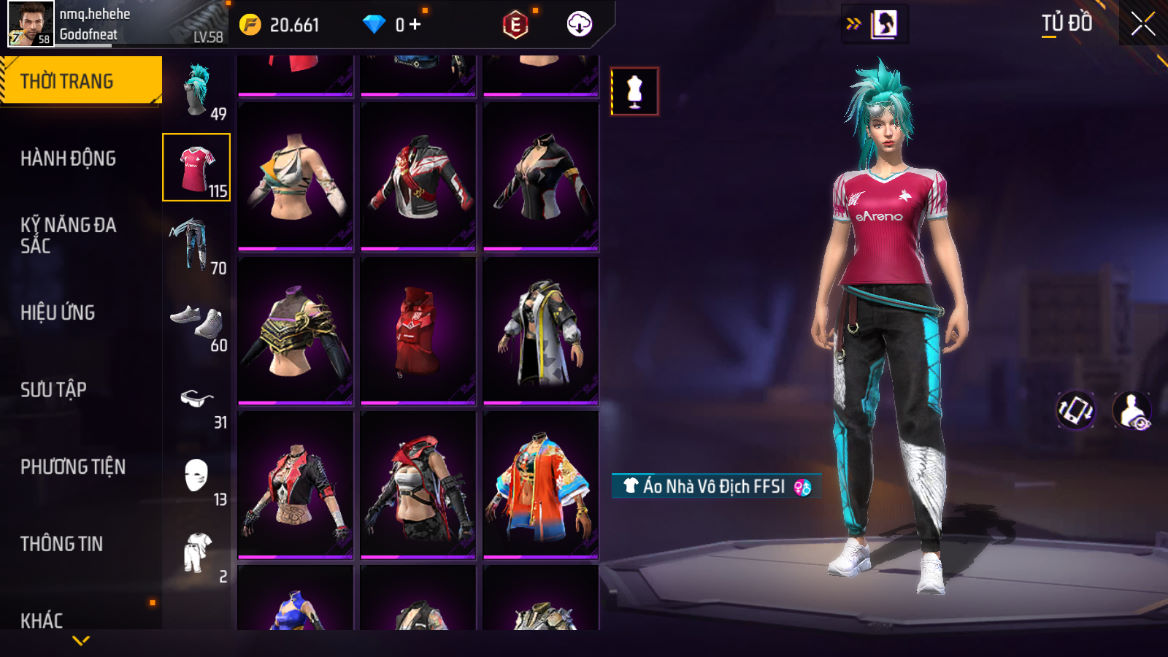The image size is (1168, 657).
Task: Open the THỜI TRANG menu tab
Action: [80, 81]
